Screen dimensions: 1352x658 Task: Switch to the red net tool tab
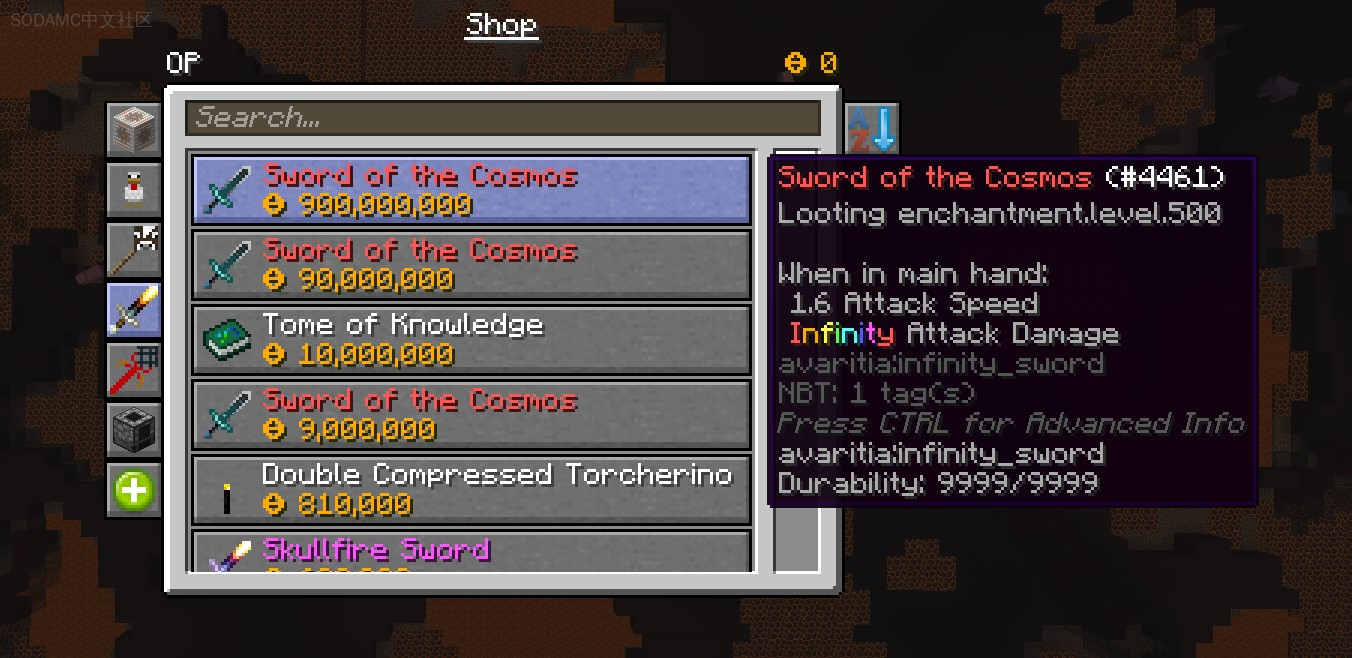coord(134,370)
